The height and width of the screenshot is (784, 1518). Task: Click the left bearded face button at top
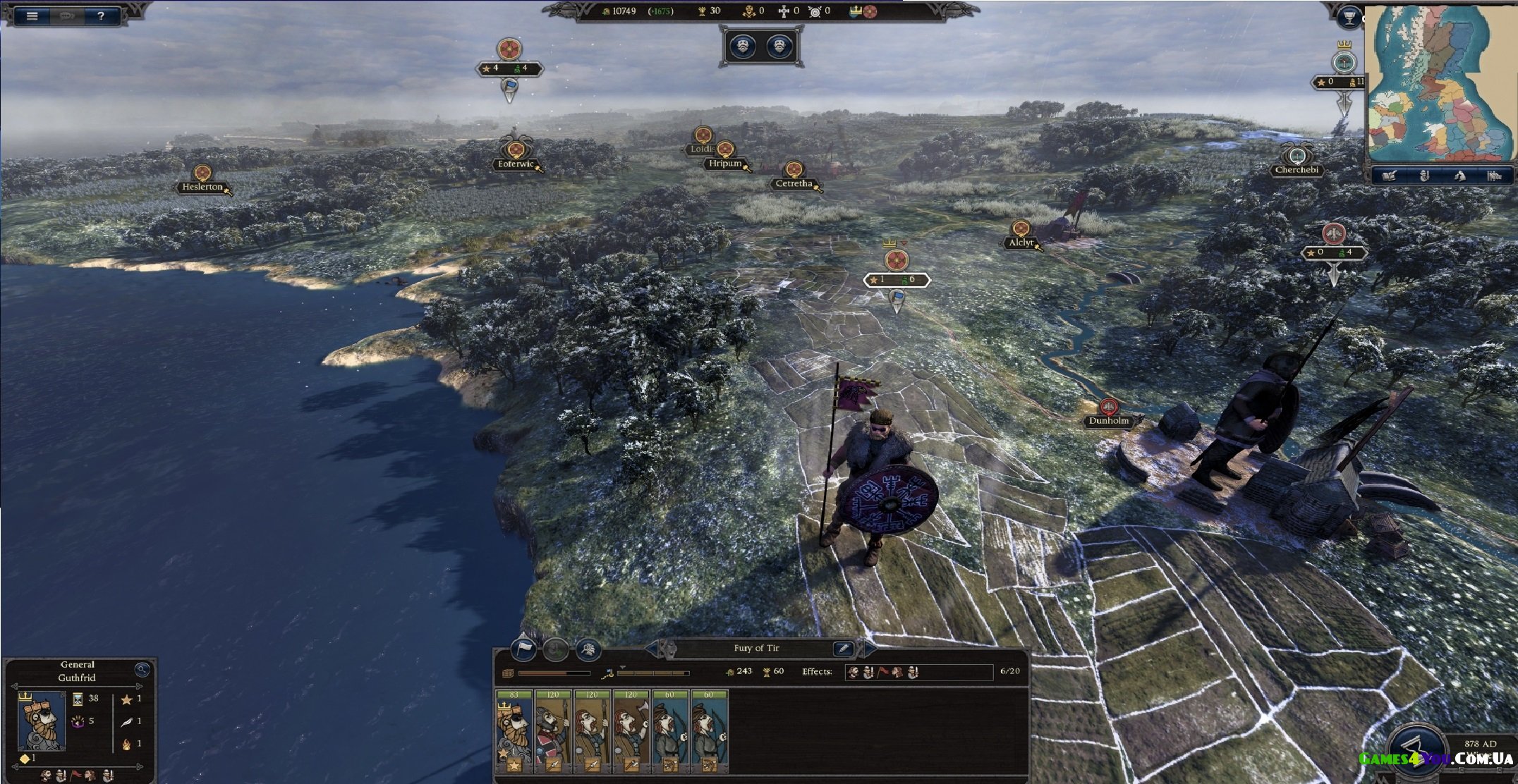coord(743,47)
